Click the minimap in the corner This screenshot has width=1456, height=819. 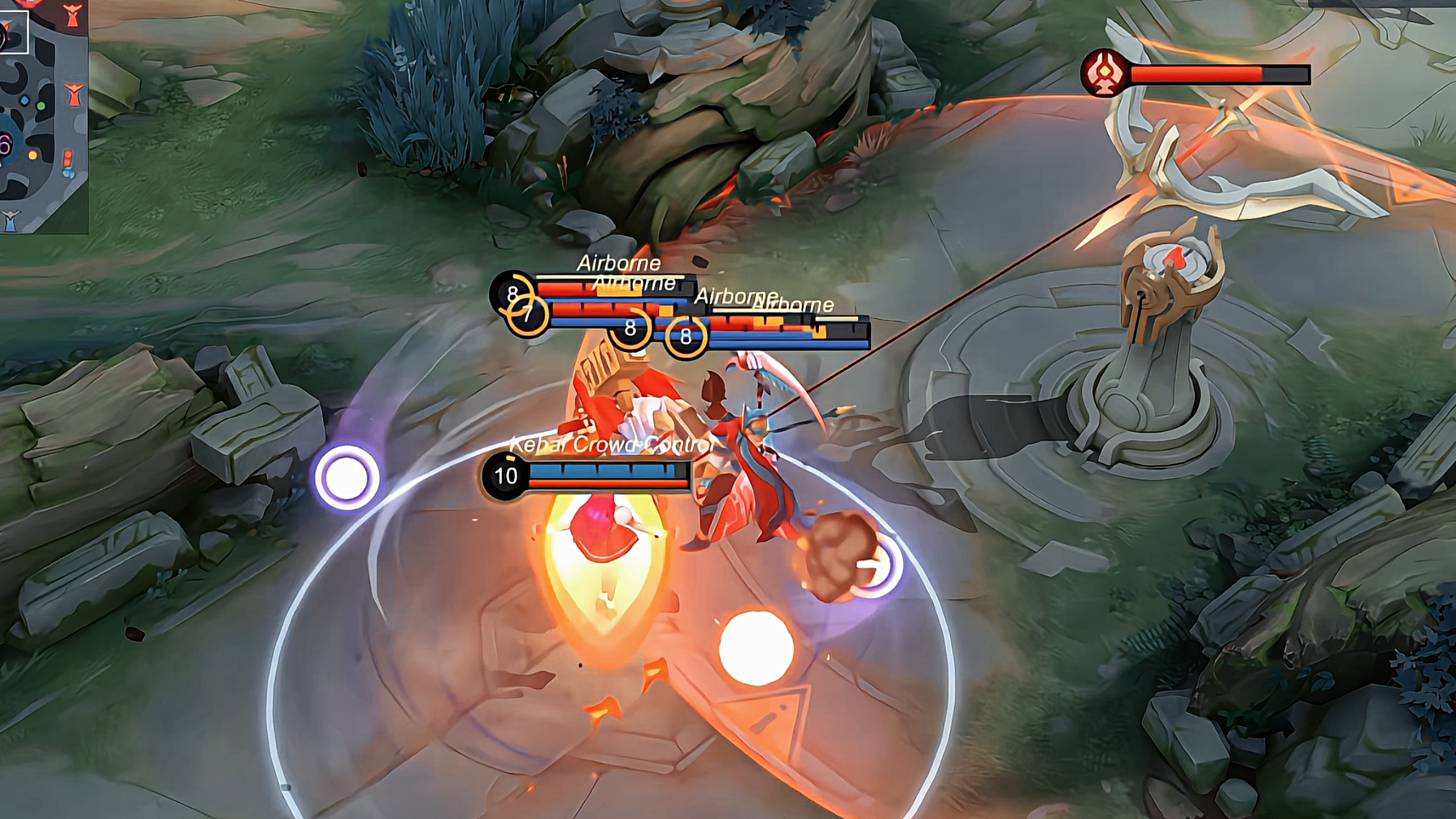43,115
